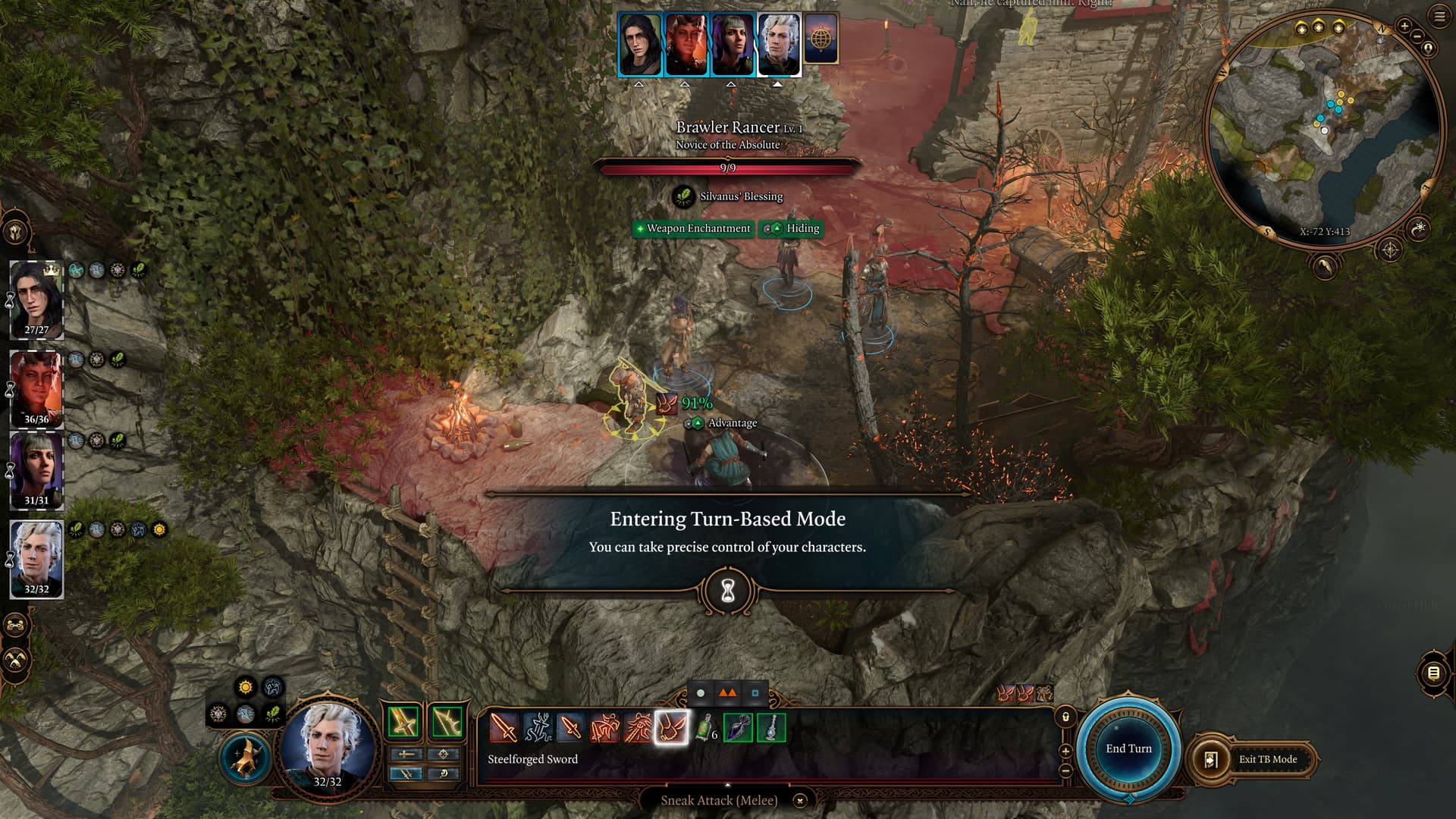
Task: End the current turn
Action: [x=1128, y=748]
